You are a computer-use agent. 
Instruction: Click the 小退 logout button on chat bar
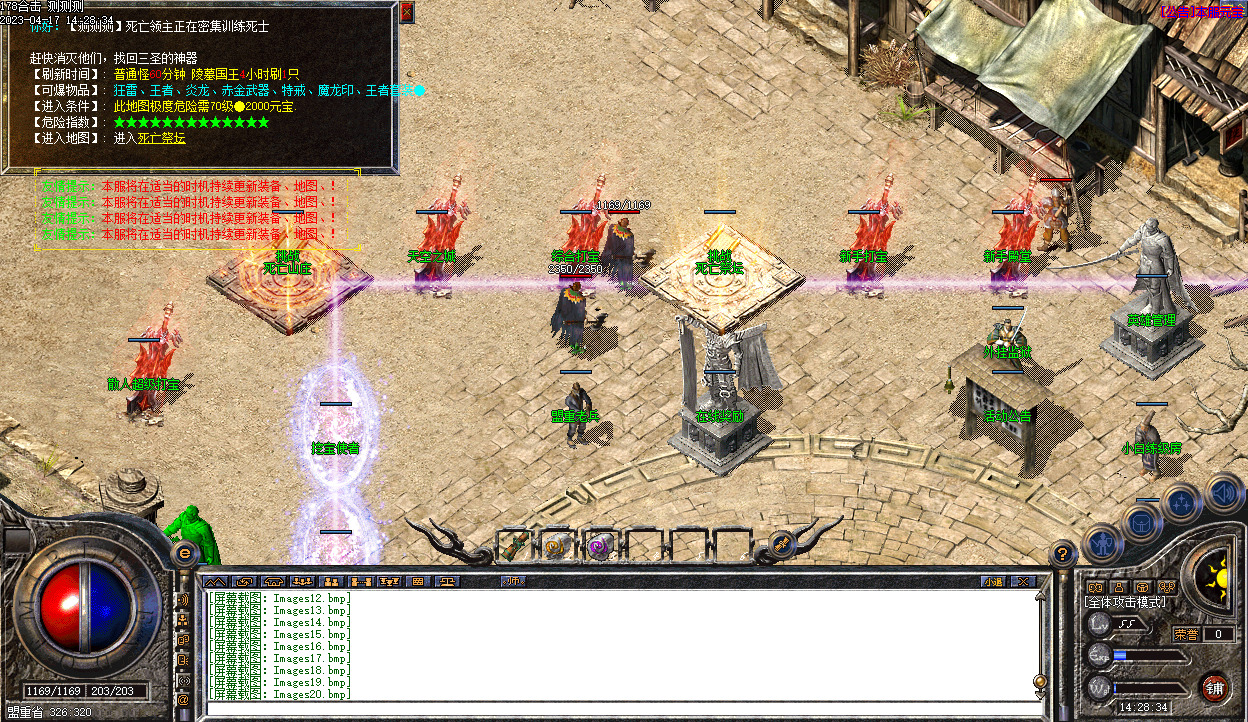tap(991, 581)
